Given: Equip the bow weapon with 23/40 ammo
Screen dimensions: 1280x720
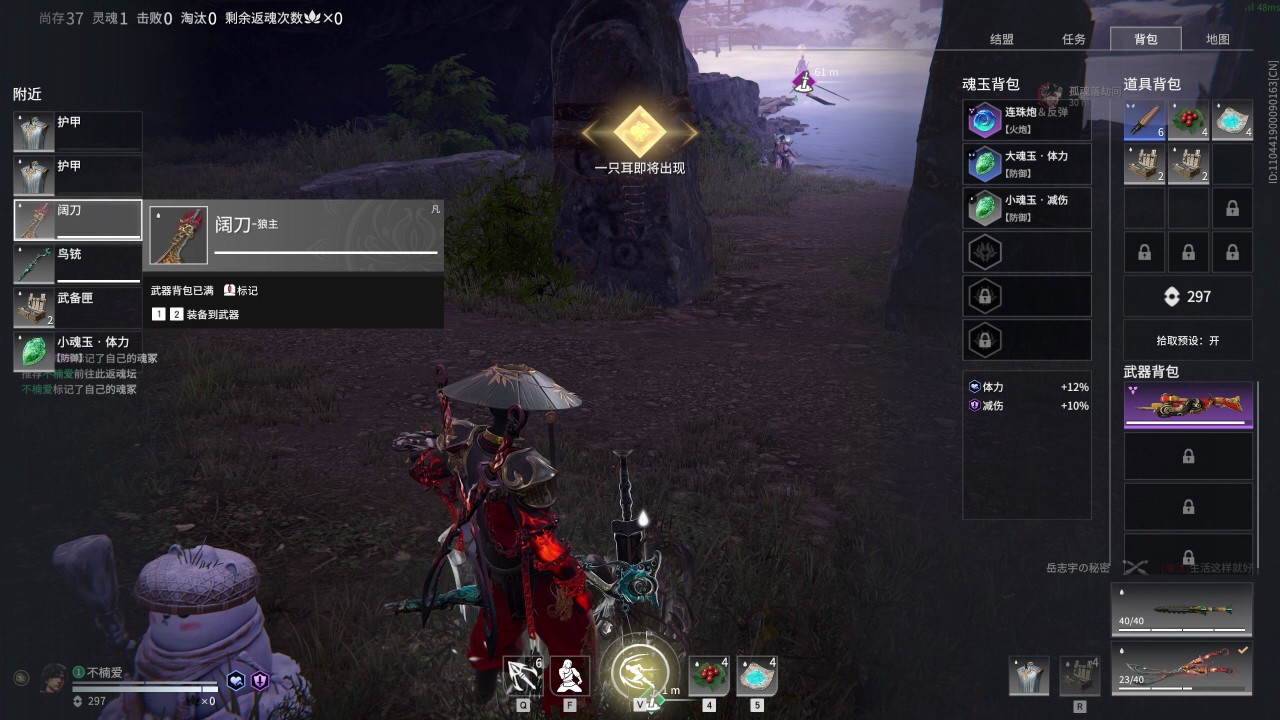Looking at the screenshot, I should [x=1182, y=667].
